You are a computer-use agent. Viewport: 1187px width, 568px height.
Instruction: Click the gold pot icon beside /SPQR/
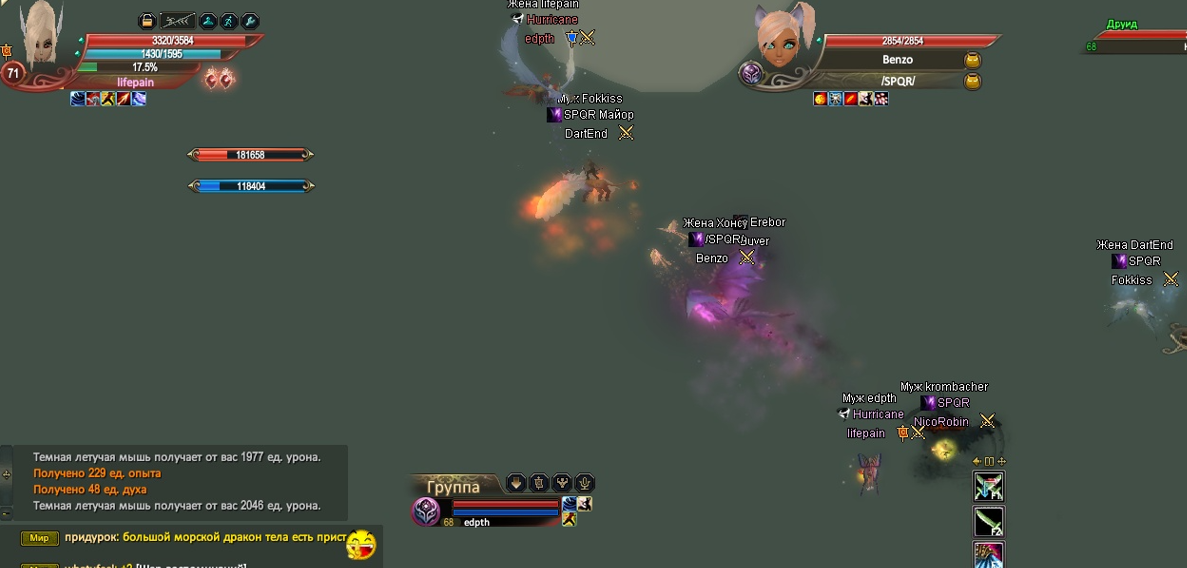(972, 82)
